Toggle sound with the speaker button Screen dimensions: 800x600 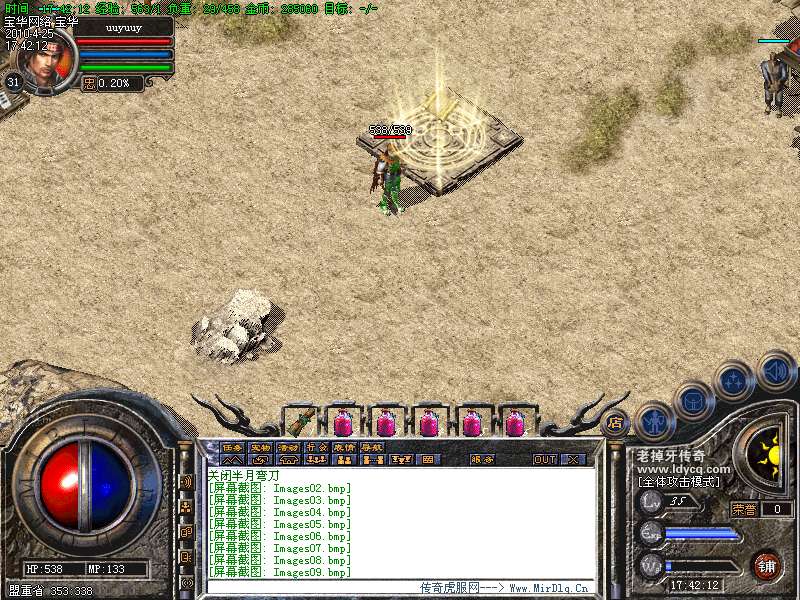pyautogui.click(x=776, y=370)
